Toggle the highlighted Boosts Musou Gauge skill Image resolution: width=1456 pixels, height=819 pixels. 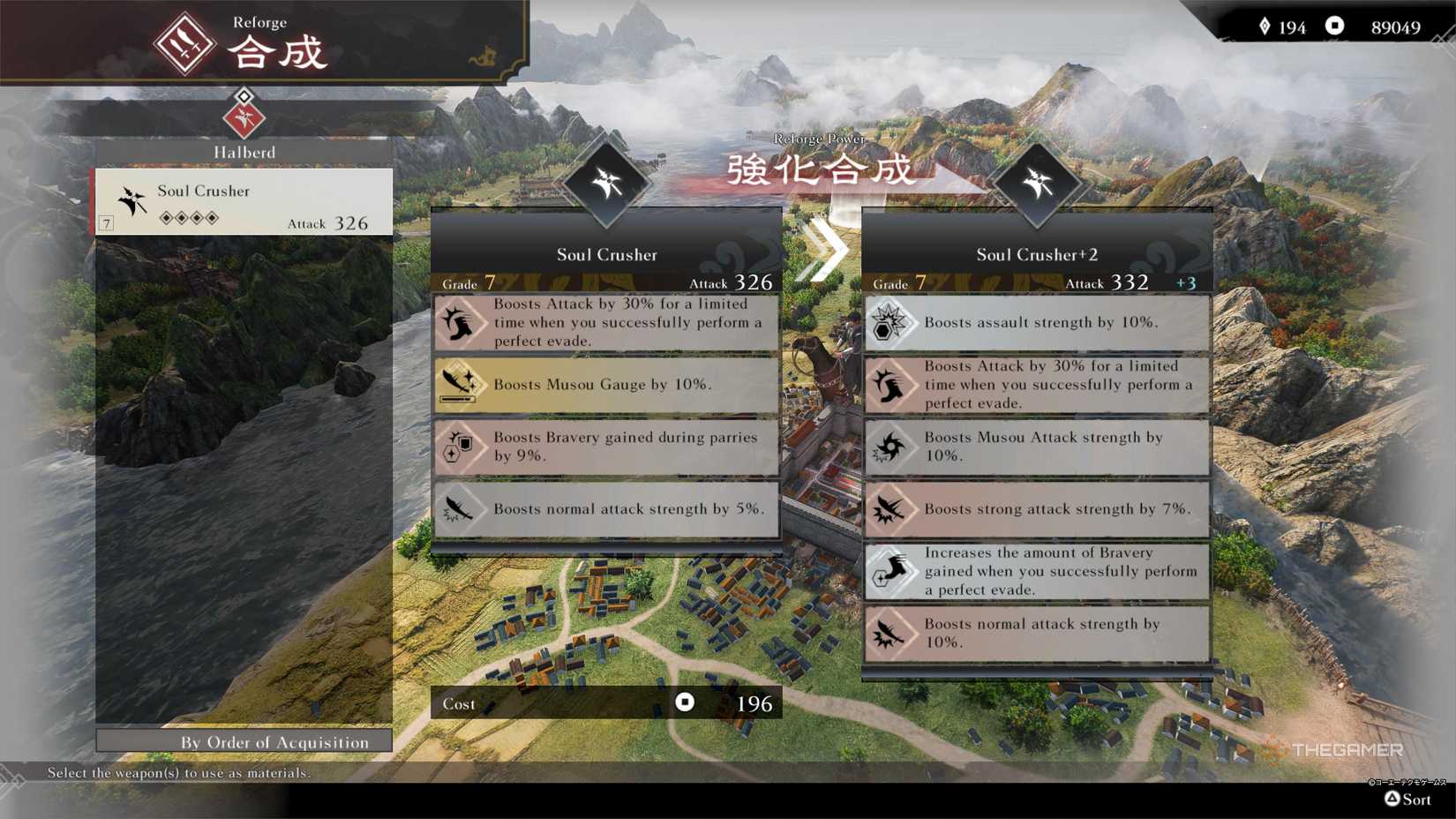tap(607, 384)
